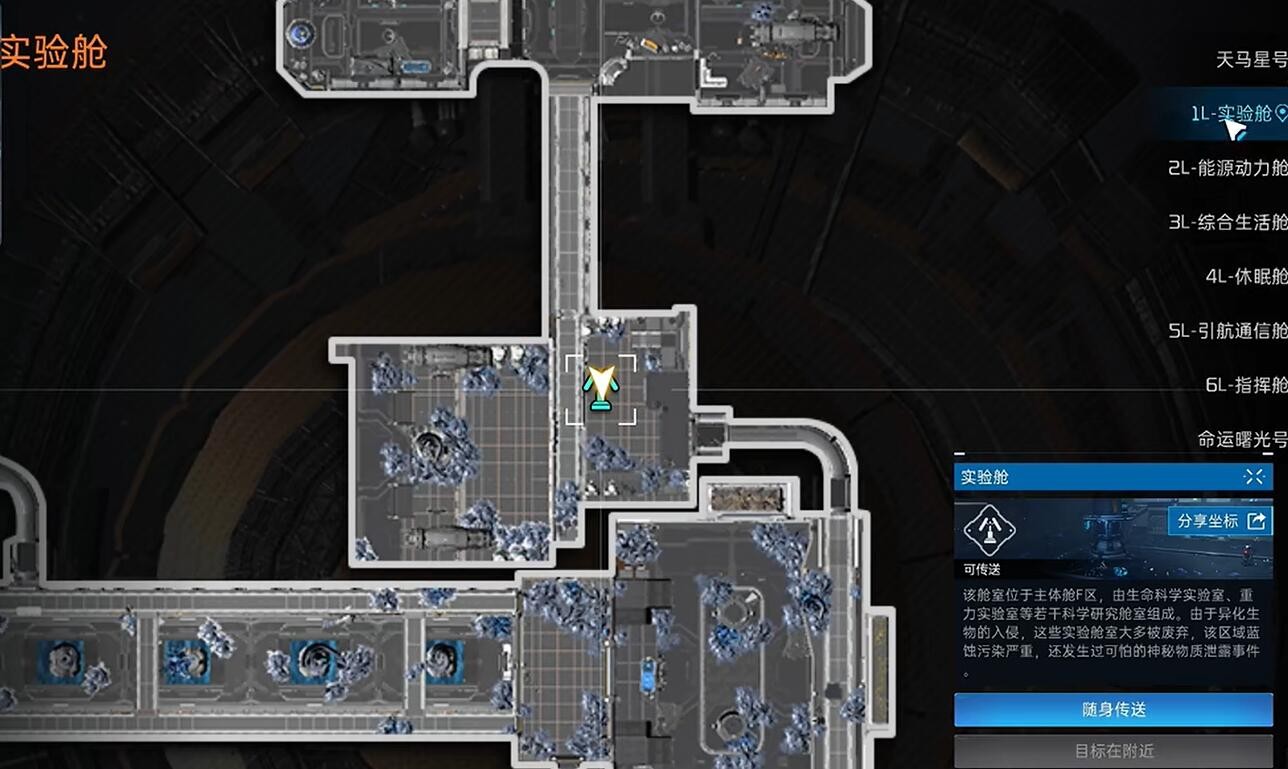Show the 3L-综合生活舱 floor
The image size is (1288, 769).
[x=1227, y=222]
